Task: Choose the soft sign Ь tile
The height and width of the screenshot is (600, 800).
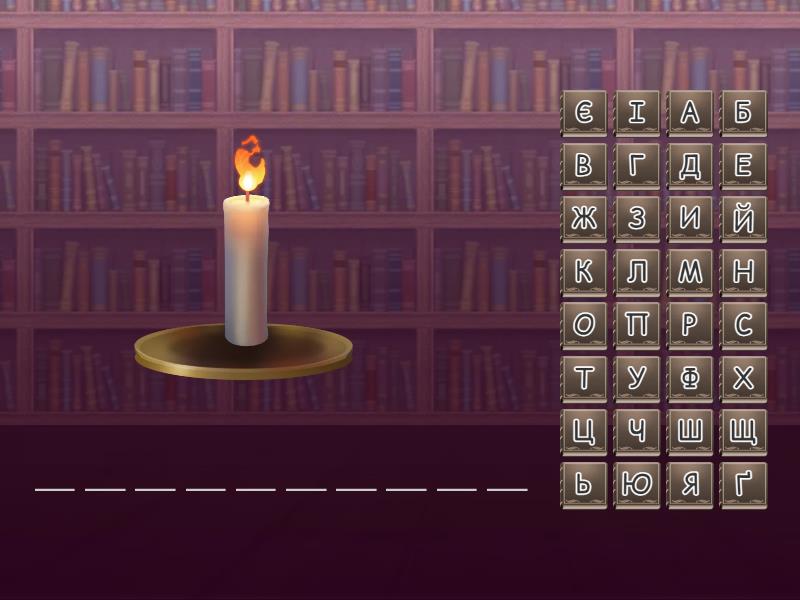Action: pyautogui.click(x=584, y=484)
